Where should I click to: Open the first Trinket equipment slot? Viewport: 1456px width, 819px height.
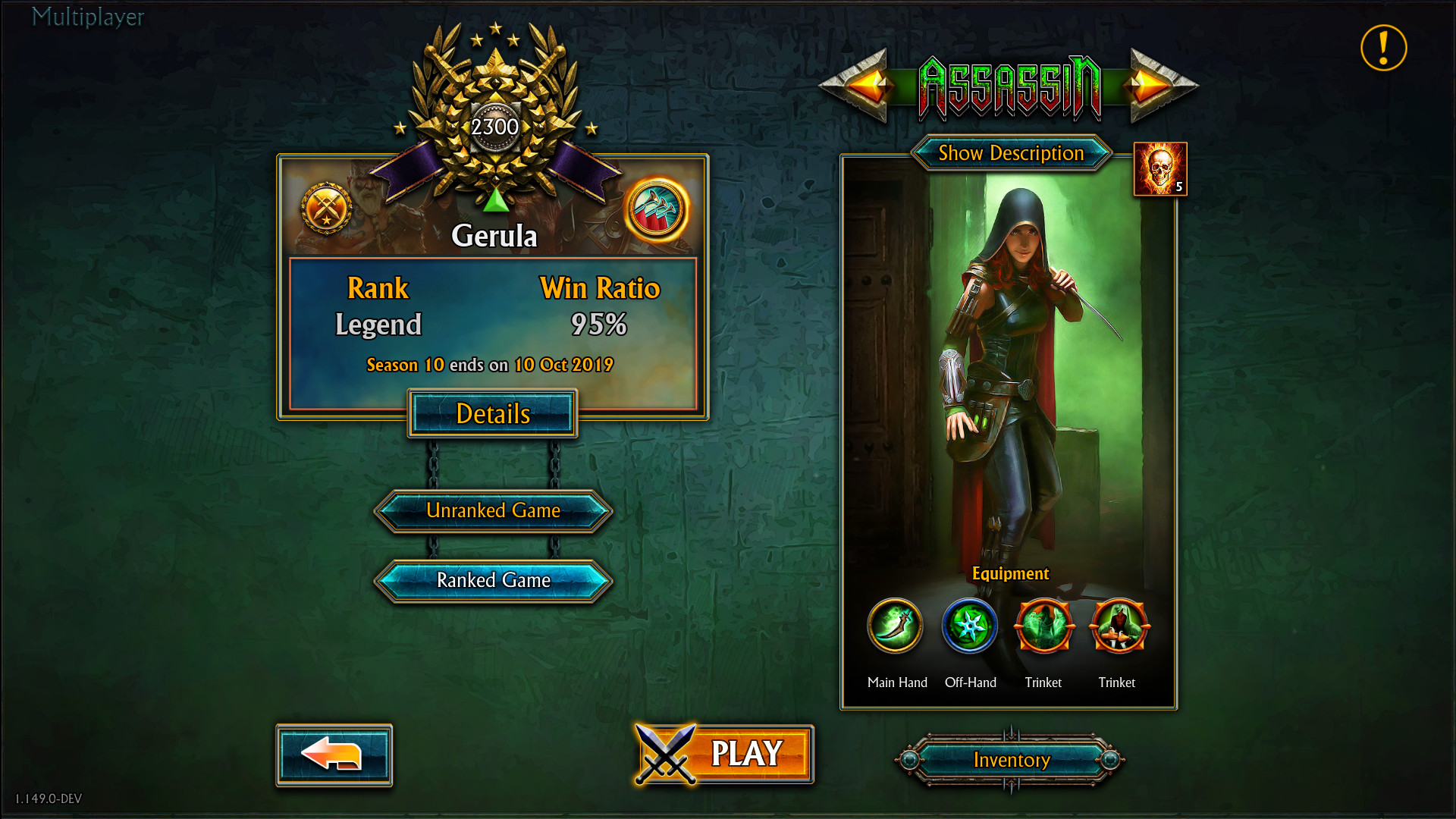click(1043, 626)
